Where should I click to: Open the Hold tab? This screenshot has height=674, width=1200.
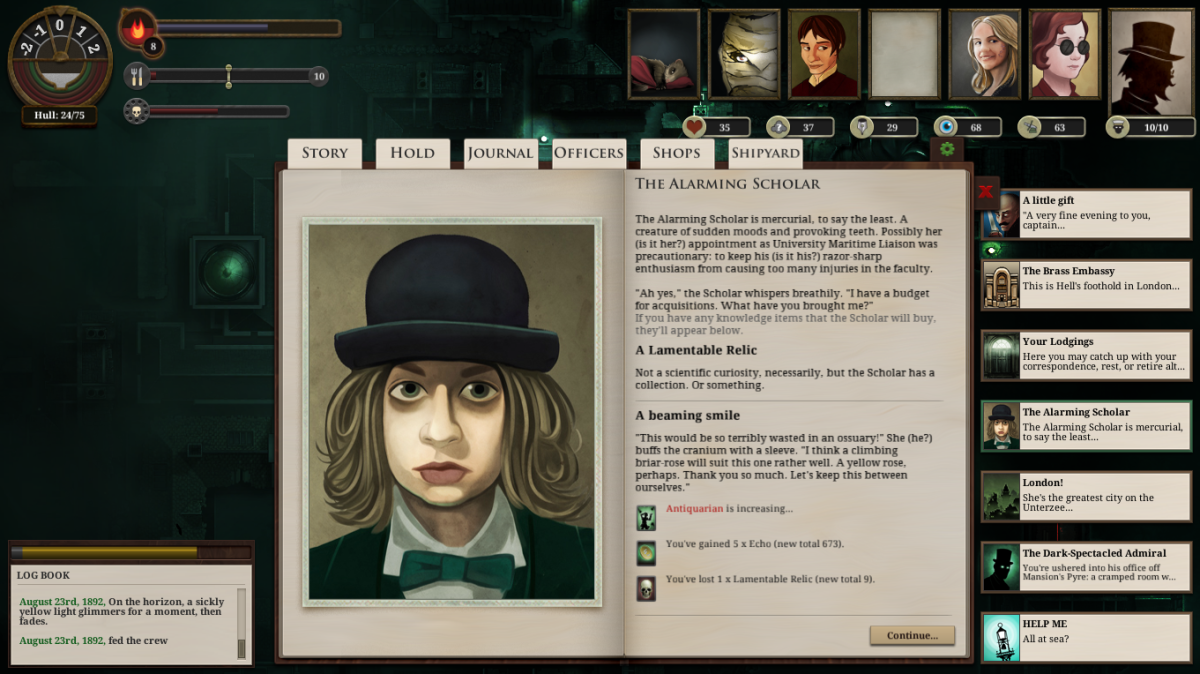(412, 153)
